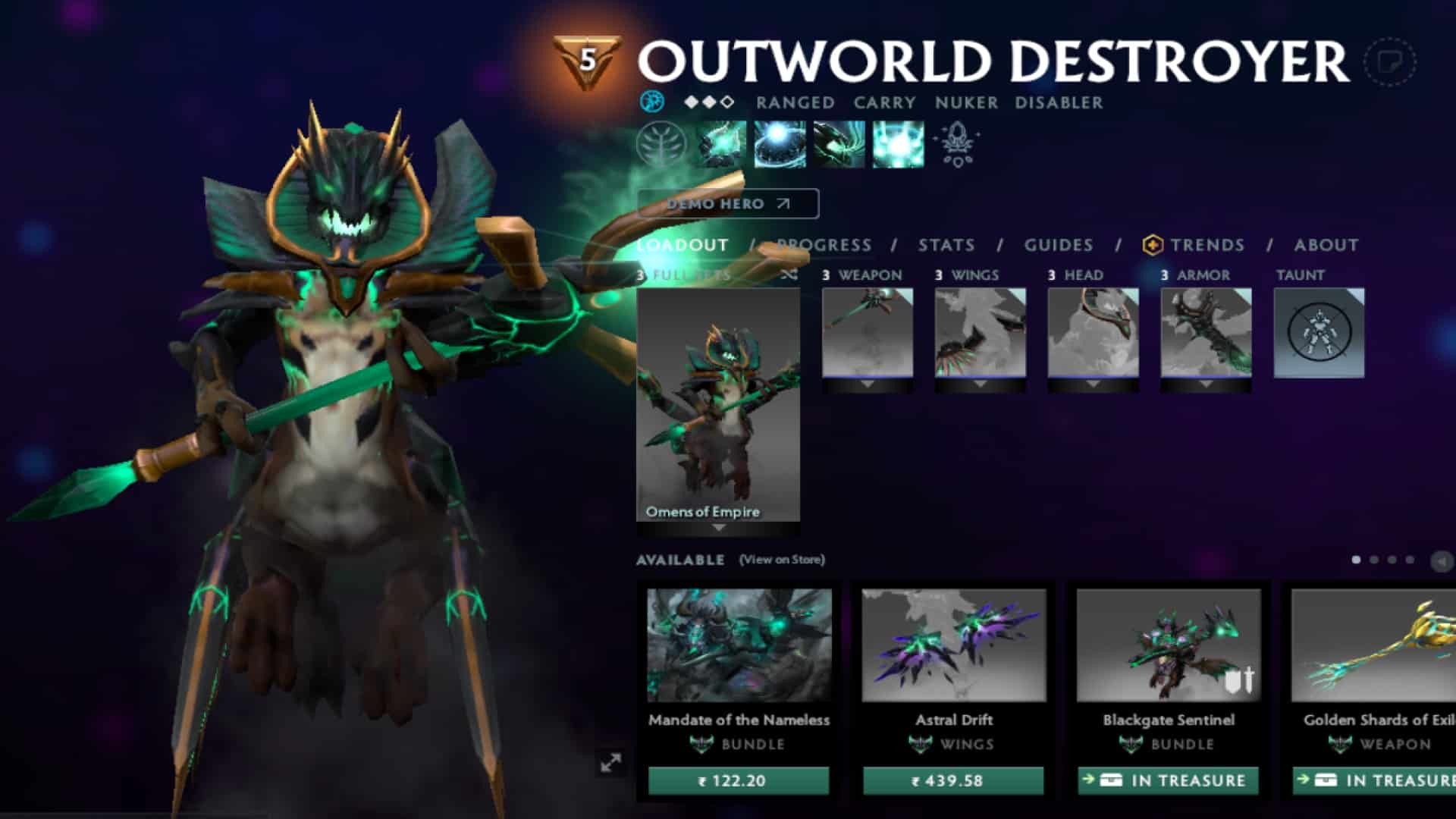Viewport: 1456px width, 819px height.
Task: Open the View on Store link
Action: tap(780, 560)
